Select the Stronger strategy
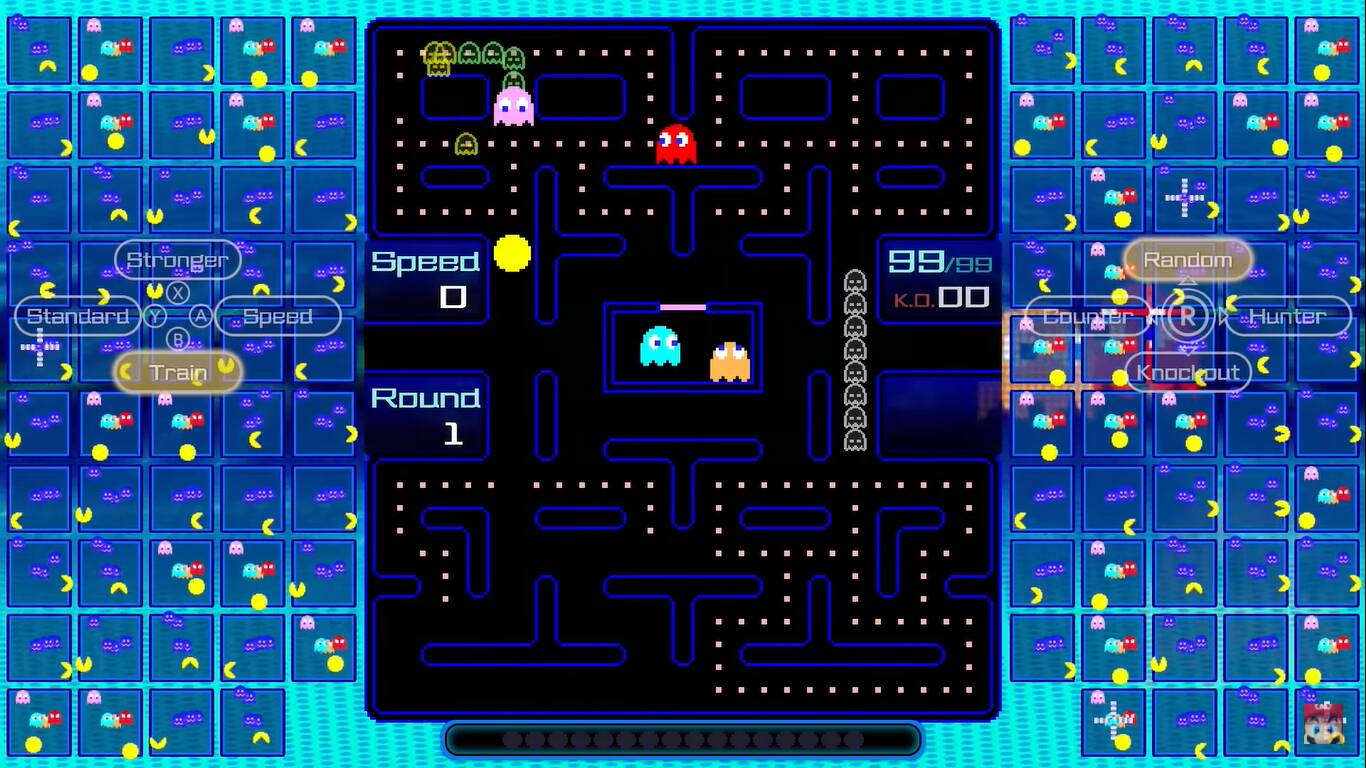This screenshot has height=768, width=1366. click(177, 259)
